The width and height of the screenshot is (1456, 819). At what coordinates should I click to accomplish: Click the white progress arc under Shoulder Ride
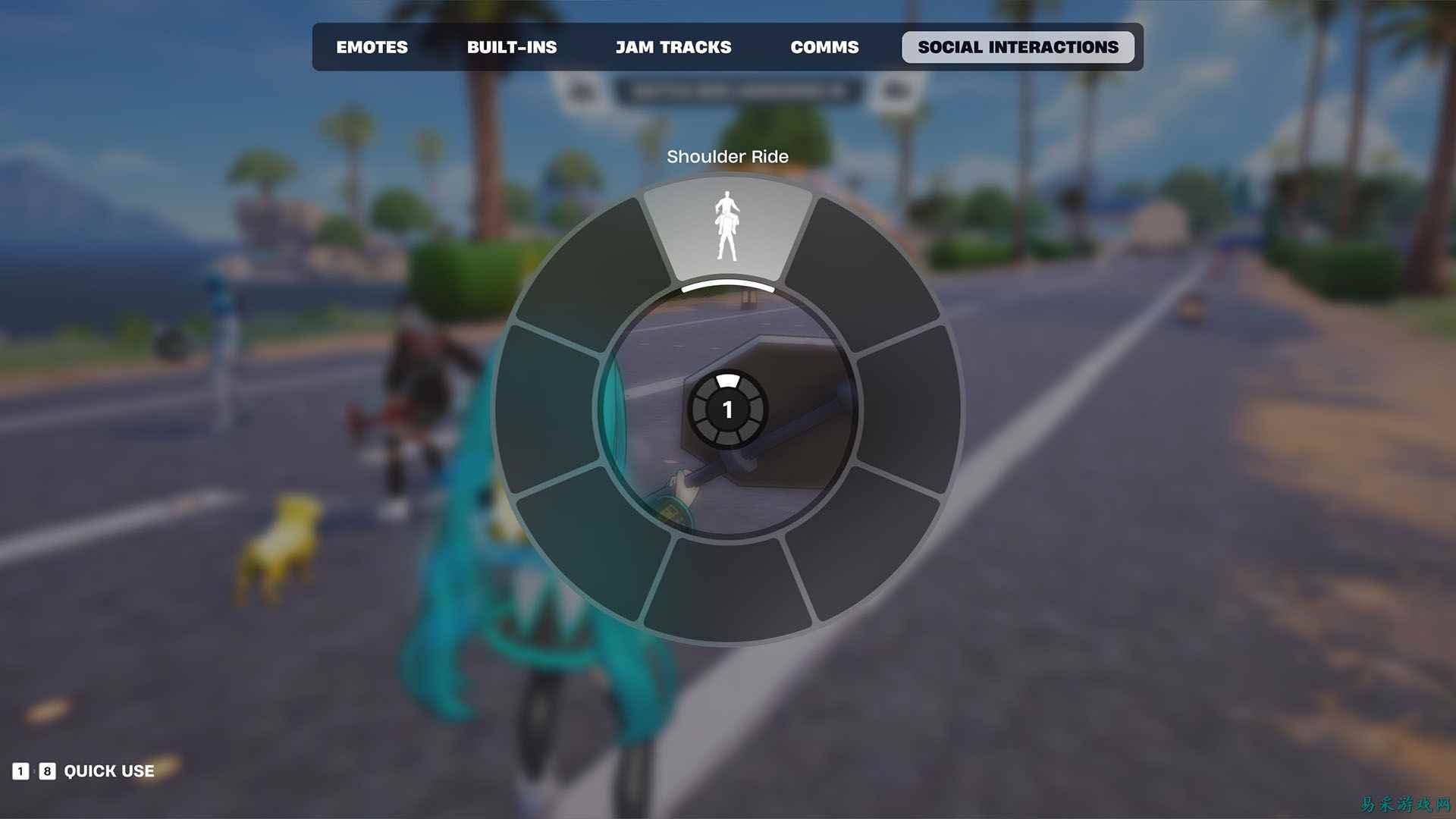(728, 289)
